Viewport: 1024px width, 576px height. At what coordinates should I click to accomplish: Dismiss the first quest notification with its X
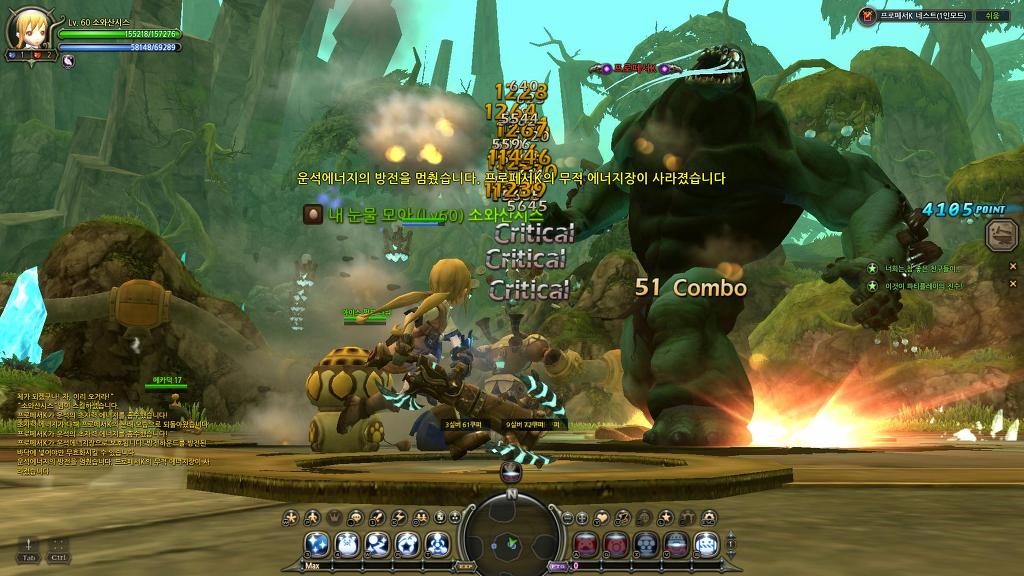[x=1012, y=266]
